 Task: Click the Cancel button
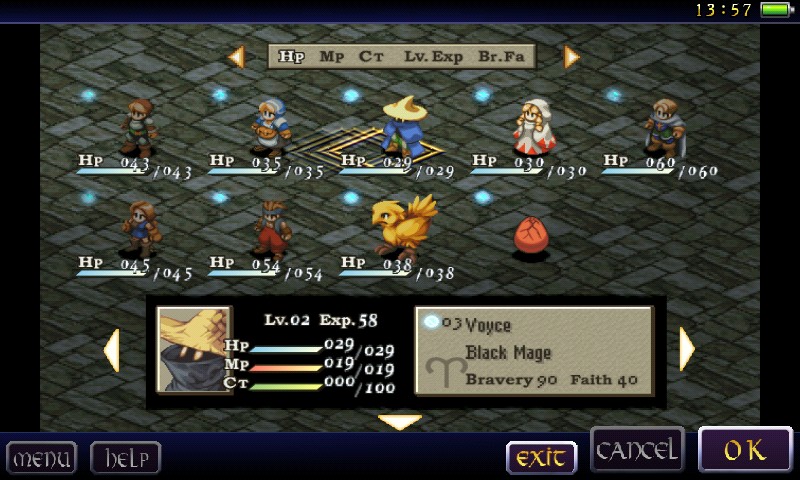click(637, 450)
